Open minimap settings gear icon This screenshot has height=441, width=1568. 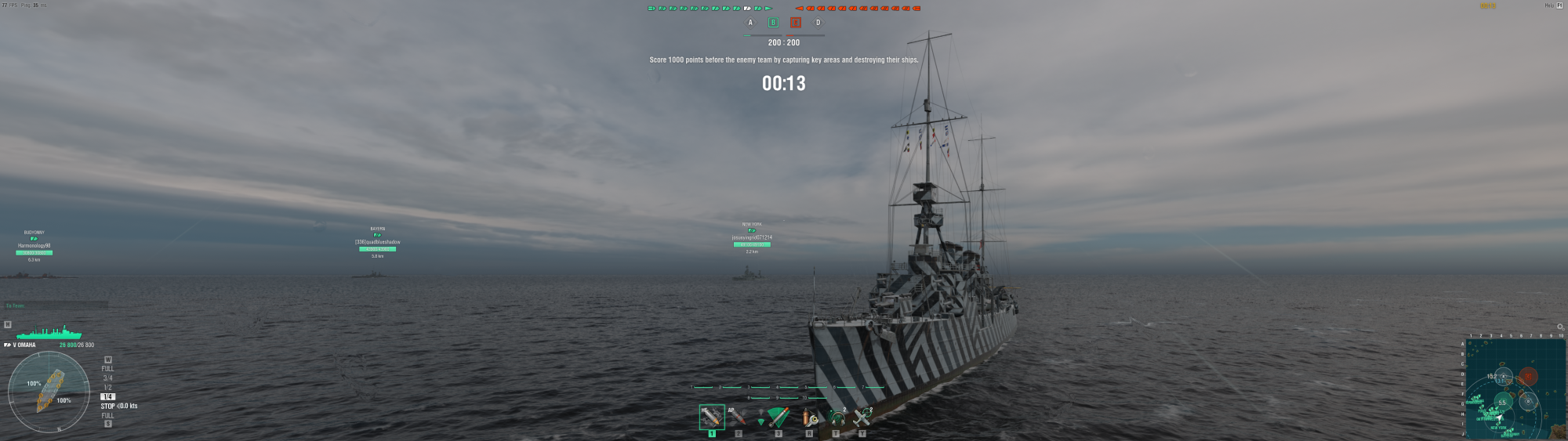coord(1559,327)
